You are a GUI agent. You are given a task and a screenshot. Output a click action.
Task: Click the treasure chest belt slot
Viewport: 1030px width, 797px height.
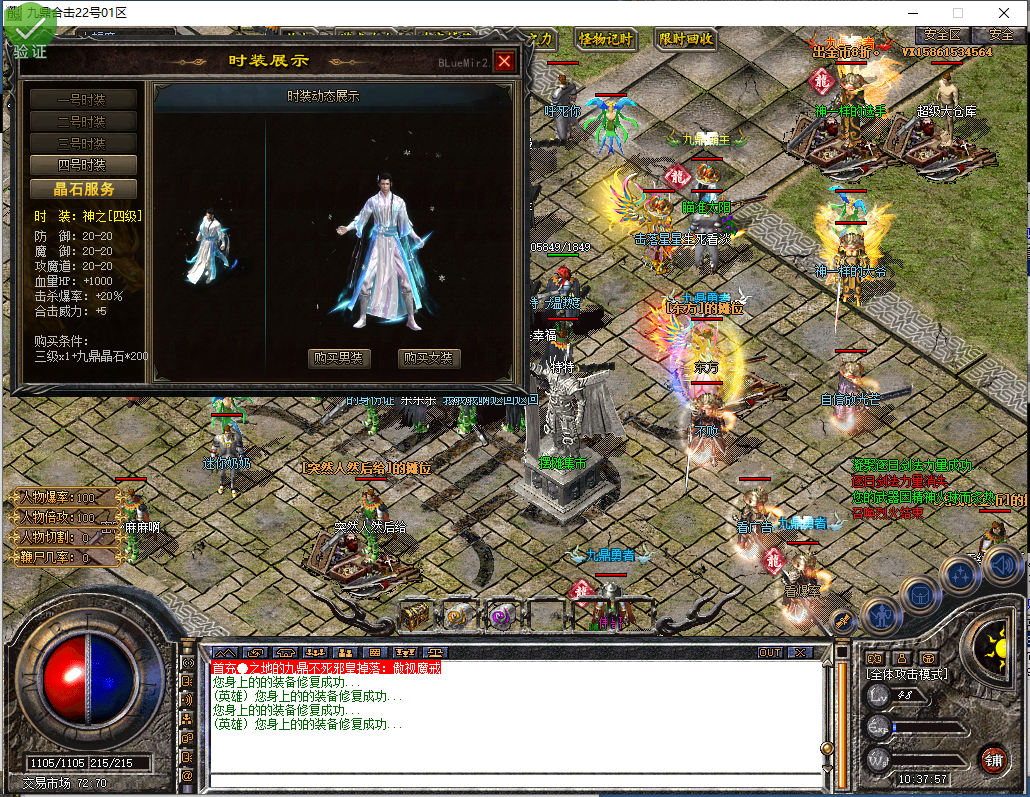point(414,617)
